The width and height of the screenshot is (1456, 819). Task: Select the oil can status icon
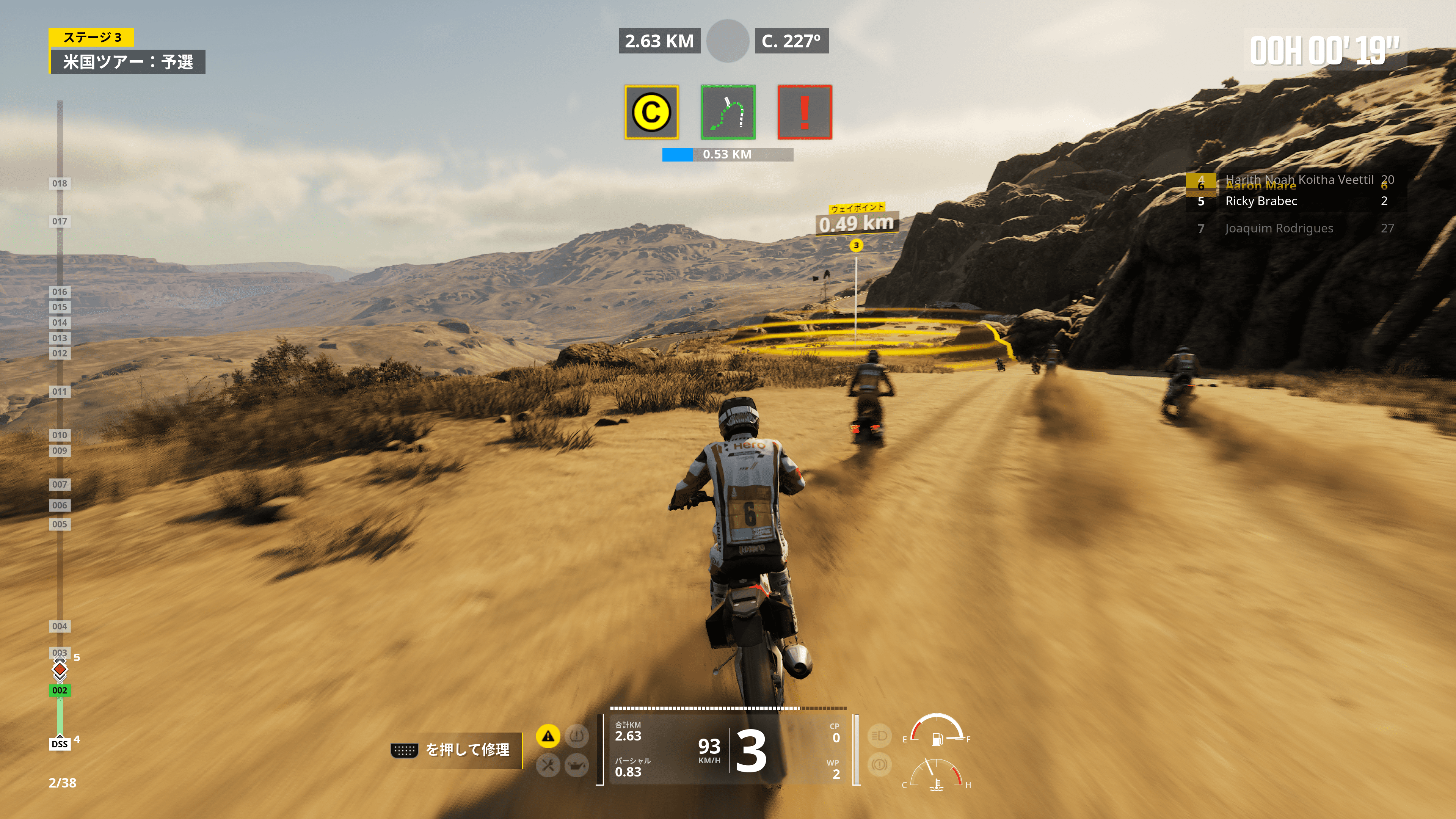(x=576, y=765)
